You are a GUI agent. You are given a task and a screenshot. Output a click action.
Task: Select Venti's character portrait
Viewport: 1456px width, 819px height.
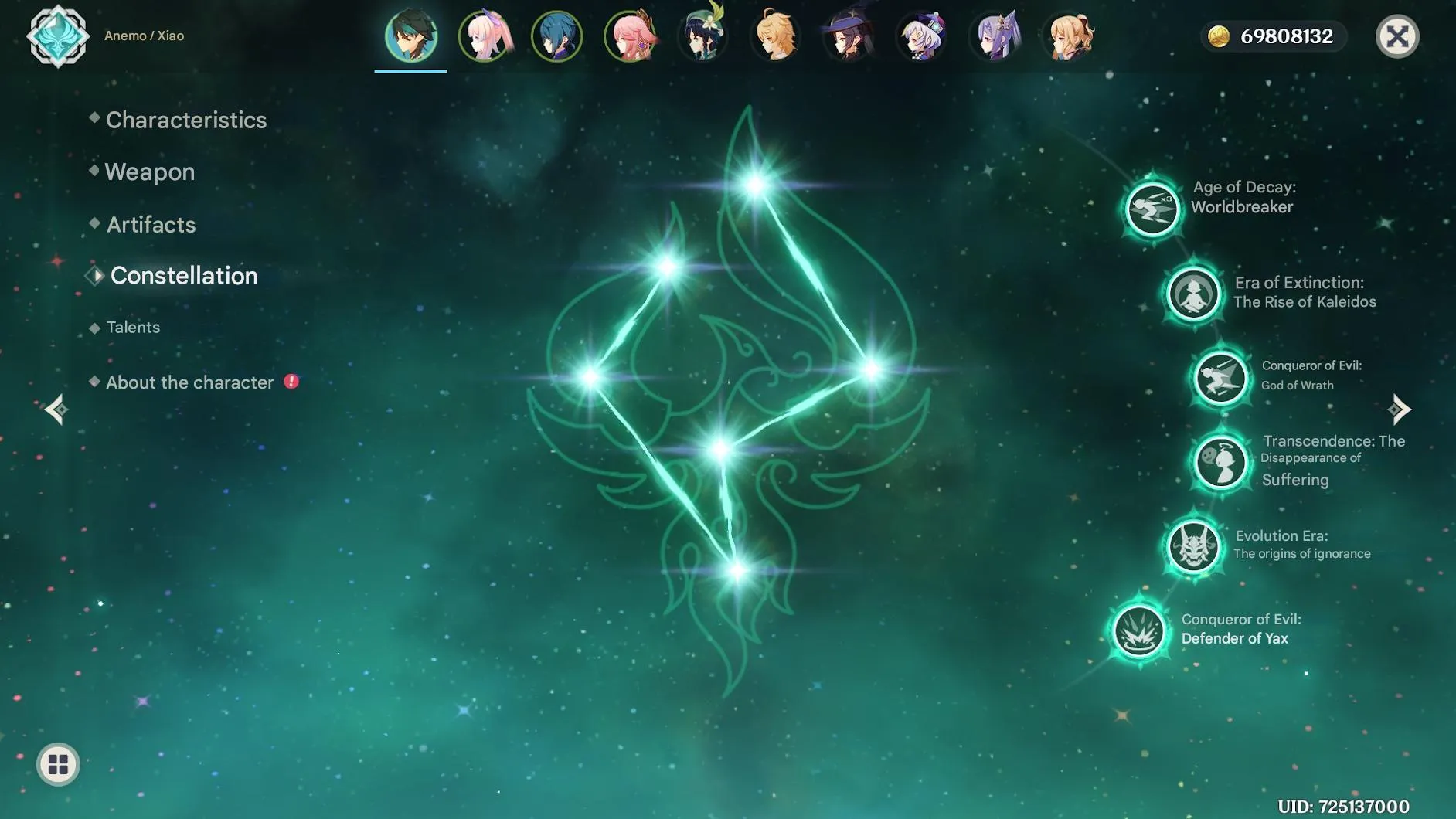click(702, 36)
